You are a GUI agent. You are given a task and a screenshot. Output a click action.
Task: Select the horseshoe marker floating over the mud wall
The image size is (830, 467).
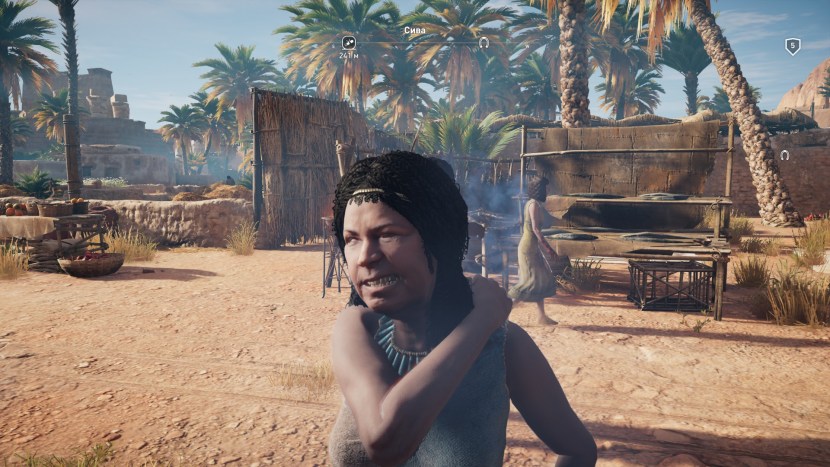click(x=784, y=155)
